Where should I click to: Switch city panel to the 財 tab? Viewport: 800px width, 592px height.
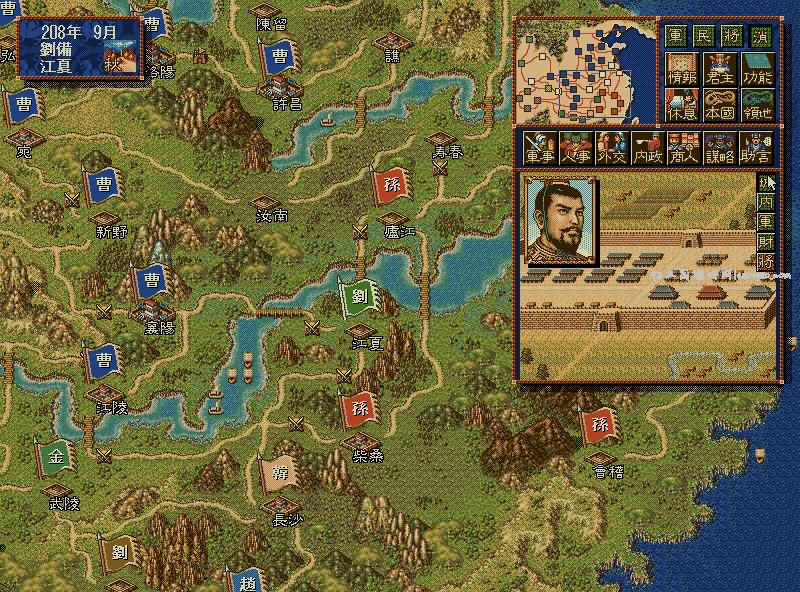766,241
